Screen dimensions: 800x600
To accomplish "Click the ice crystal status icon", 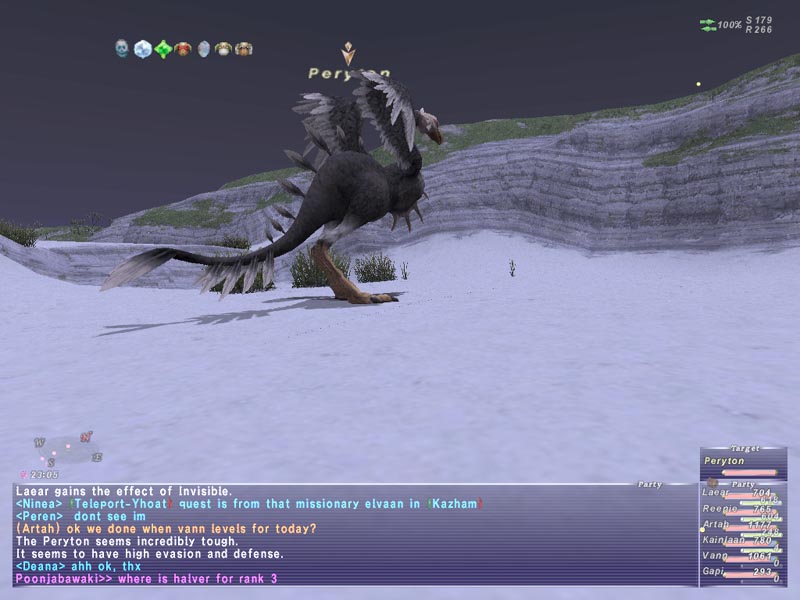I will tap(142, 48).
